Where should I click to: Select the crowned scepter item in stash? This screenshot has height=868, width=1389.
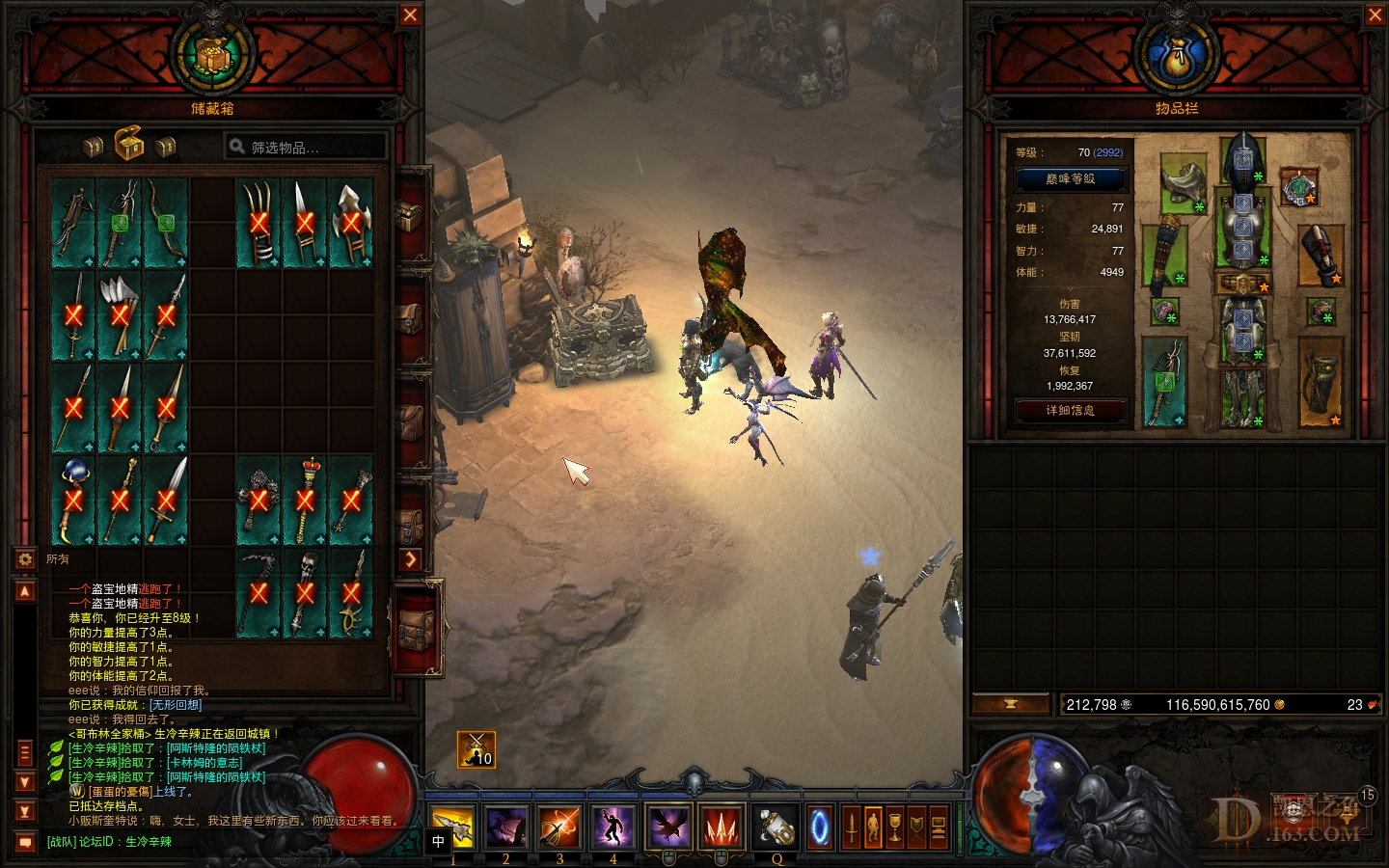point(305,500)
